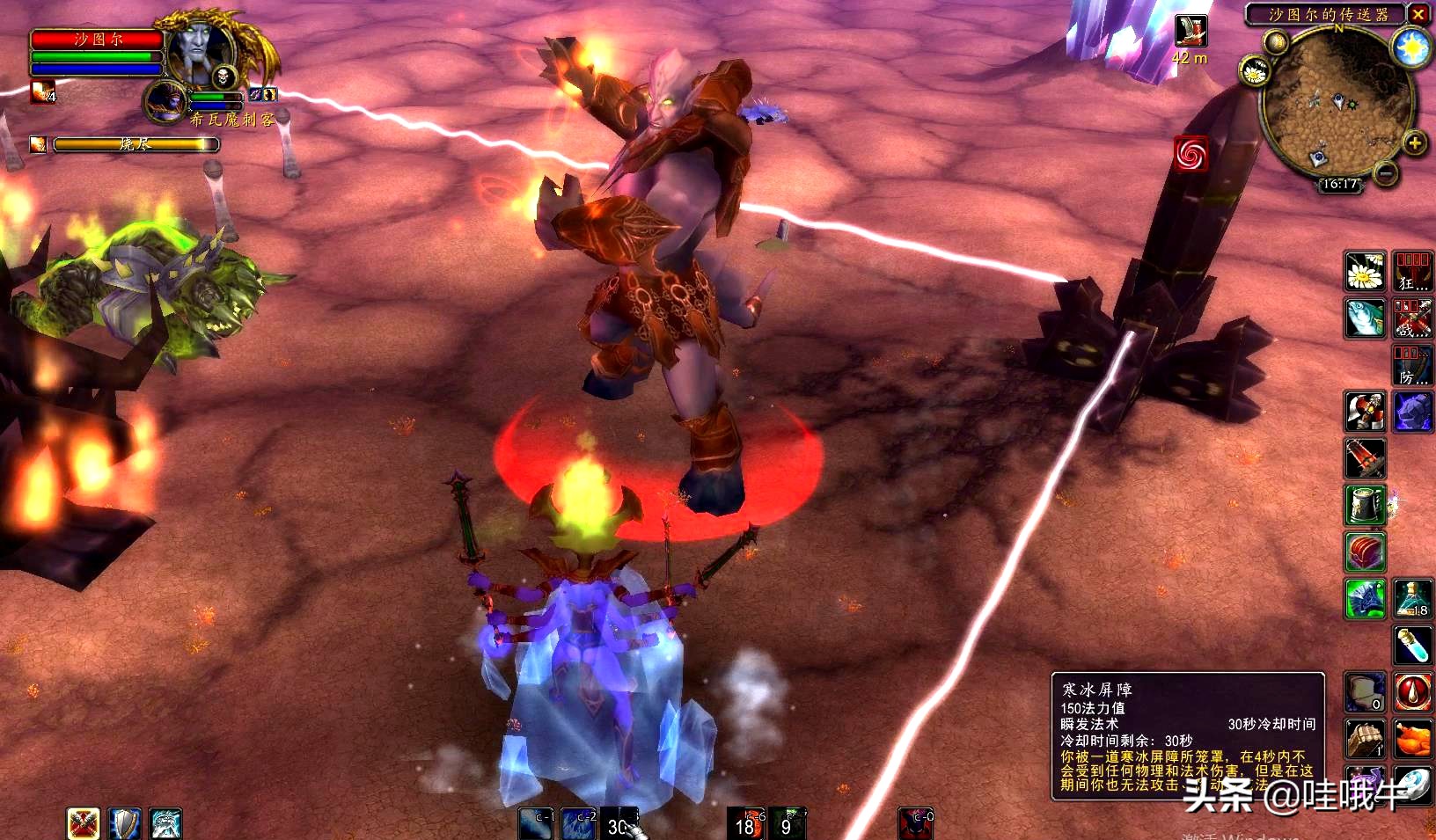Click the red spiral buff icon
This screenshot has height=840, width=1436.
1191,154
